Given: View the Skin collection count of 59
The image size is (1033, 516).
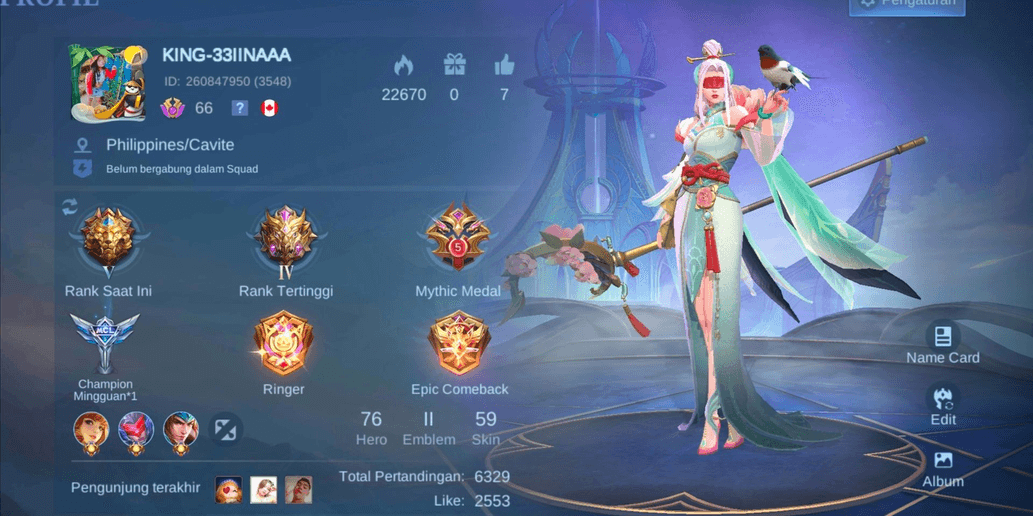Looking at the screenshot, I should point(486,427).
